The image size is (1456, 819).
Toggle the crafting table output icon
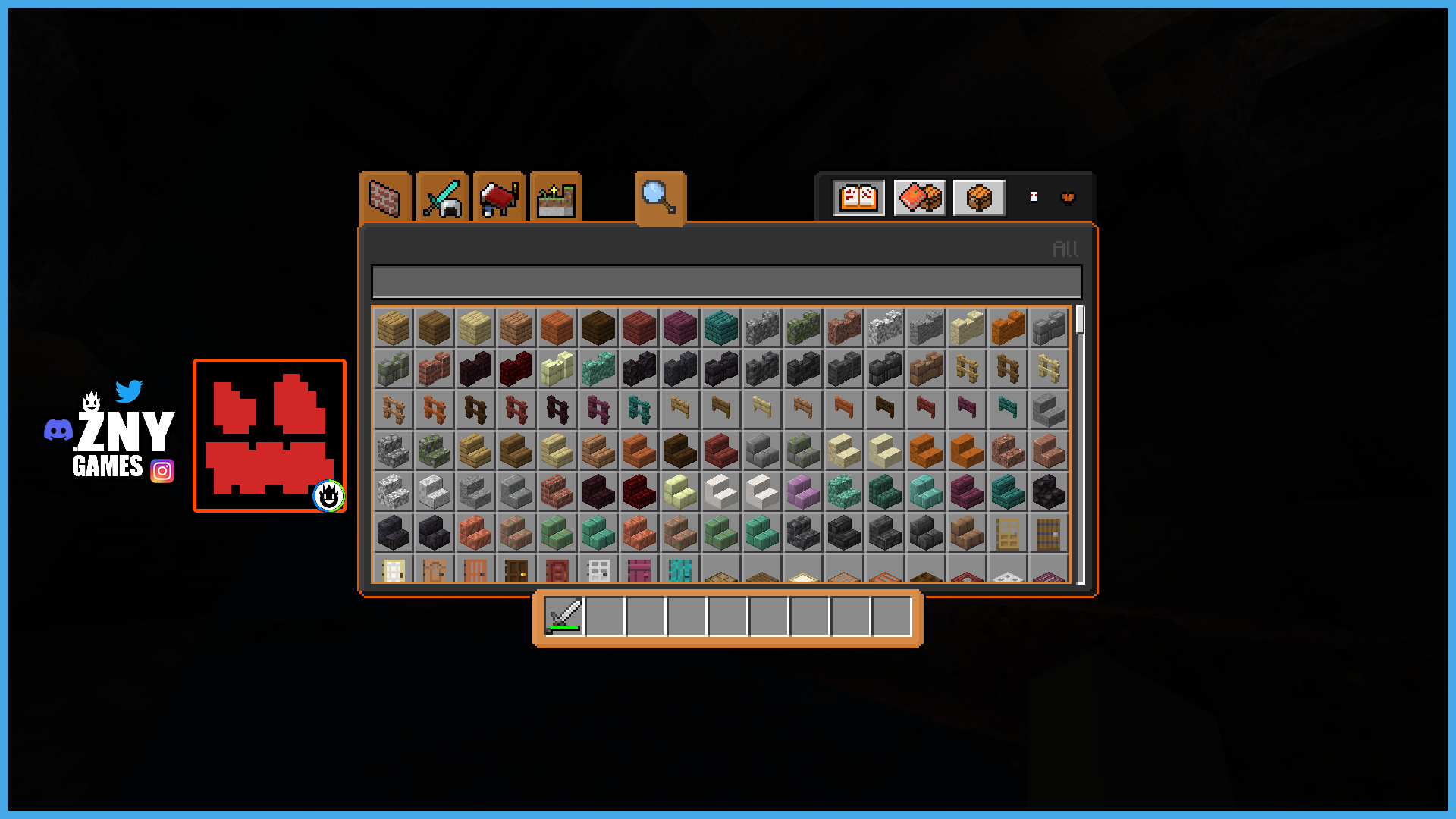coord(978,198)
